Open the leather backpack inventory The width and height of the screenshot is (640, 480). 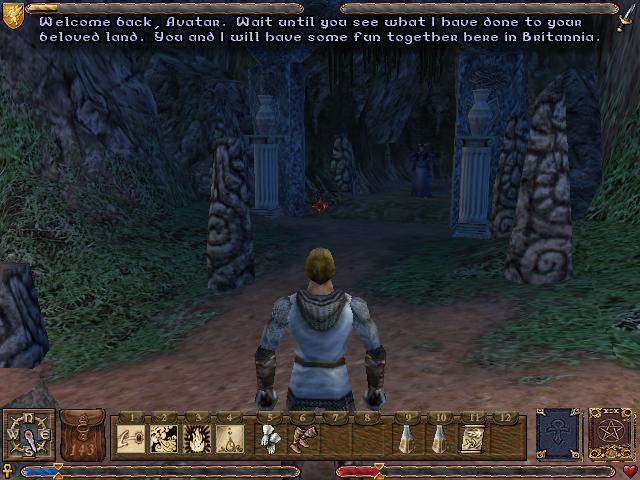(x=84, y=434)
